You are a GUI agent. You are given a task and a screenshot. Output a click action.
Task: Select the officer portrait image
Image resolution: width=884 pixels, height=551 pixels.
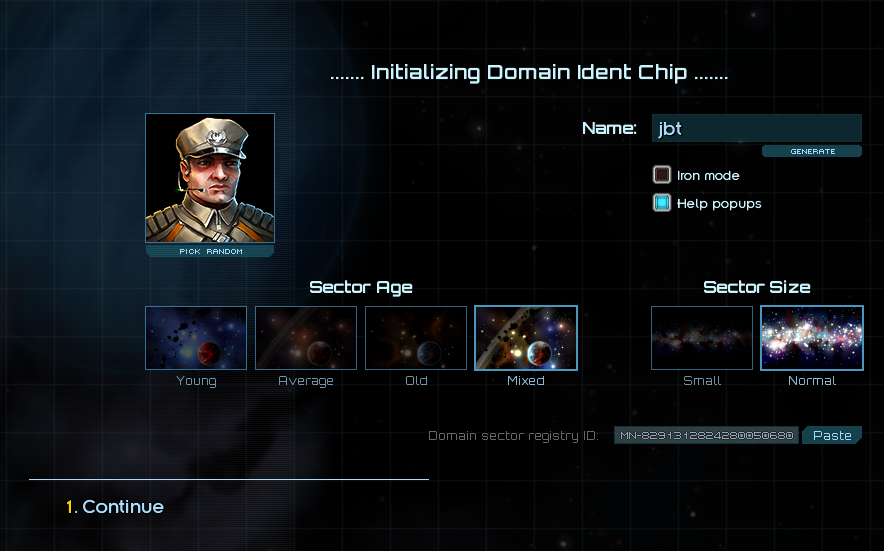coord(210,178)
